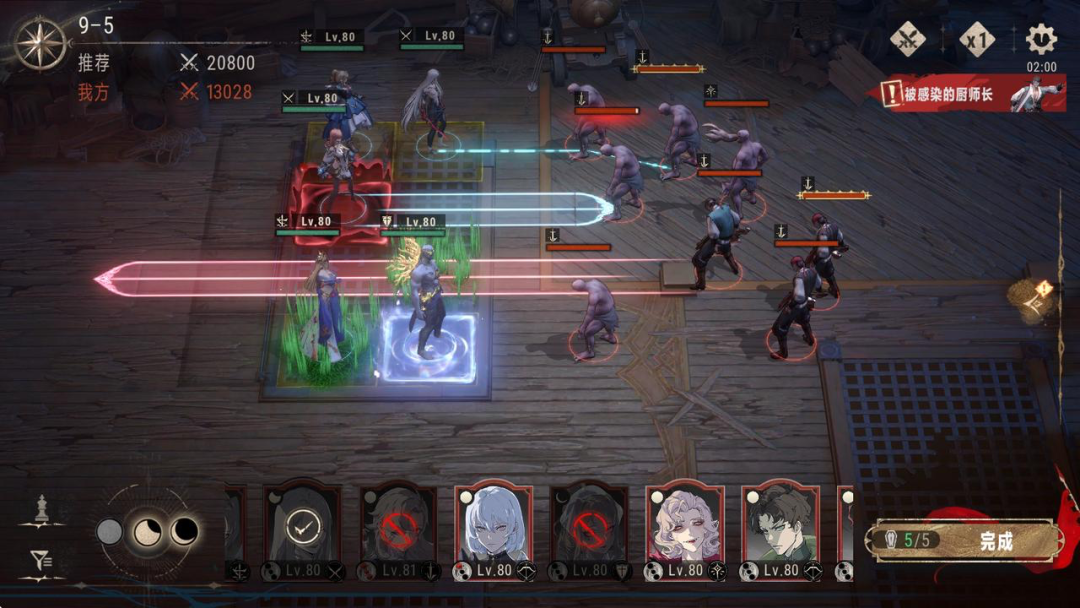Screen dimensions: 1080x608
Task: Open the gear settings menu
Action: point(1041,40)
